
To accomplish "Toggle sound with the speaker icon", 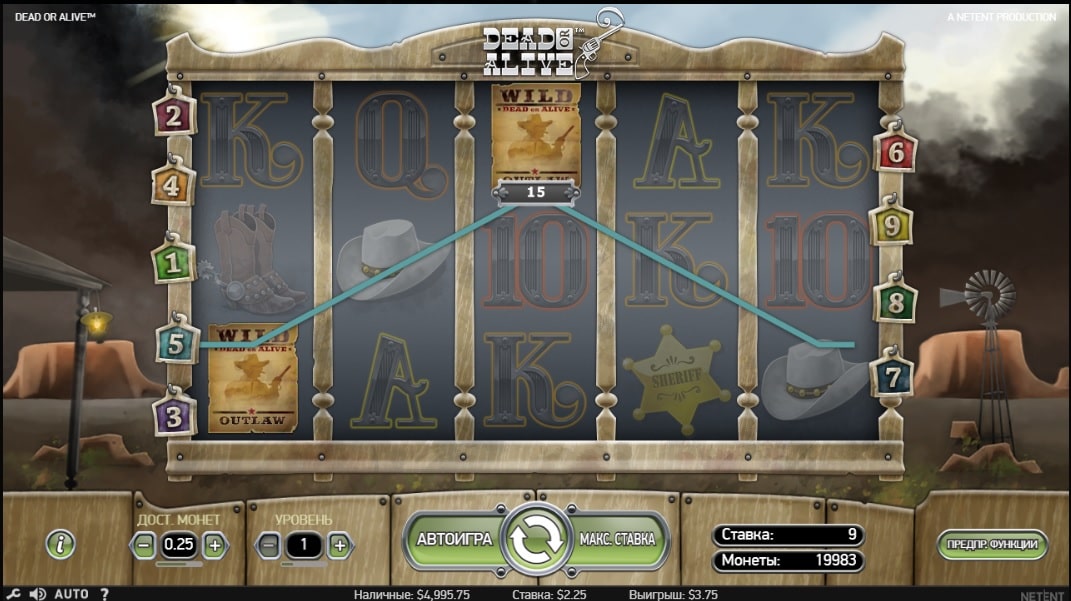I will point(38,594).
